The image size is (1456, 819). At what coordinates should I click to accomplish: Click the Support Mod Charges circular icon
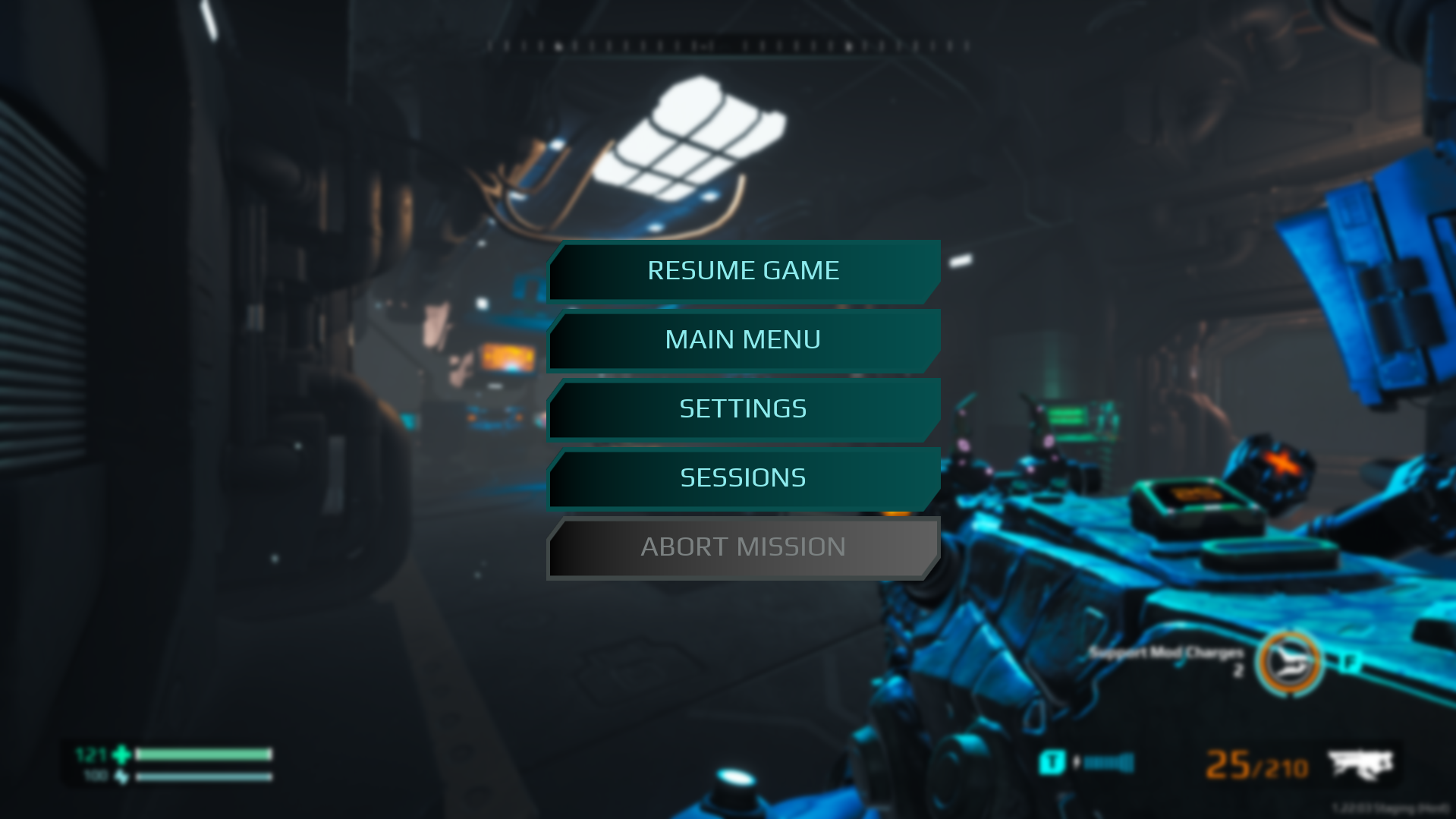point(1291,661)
